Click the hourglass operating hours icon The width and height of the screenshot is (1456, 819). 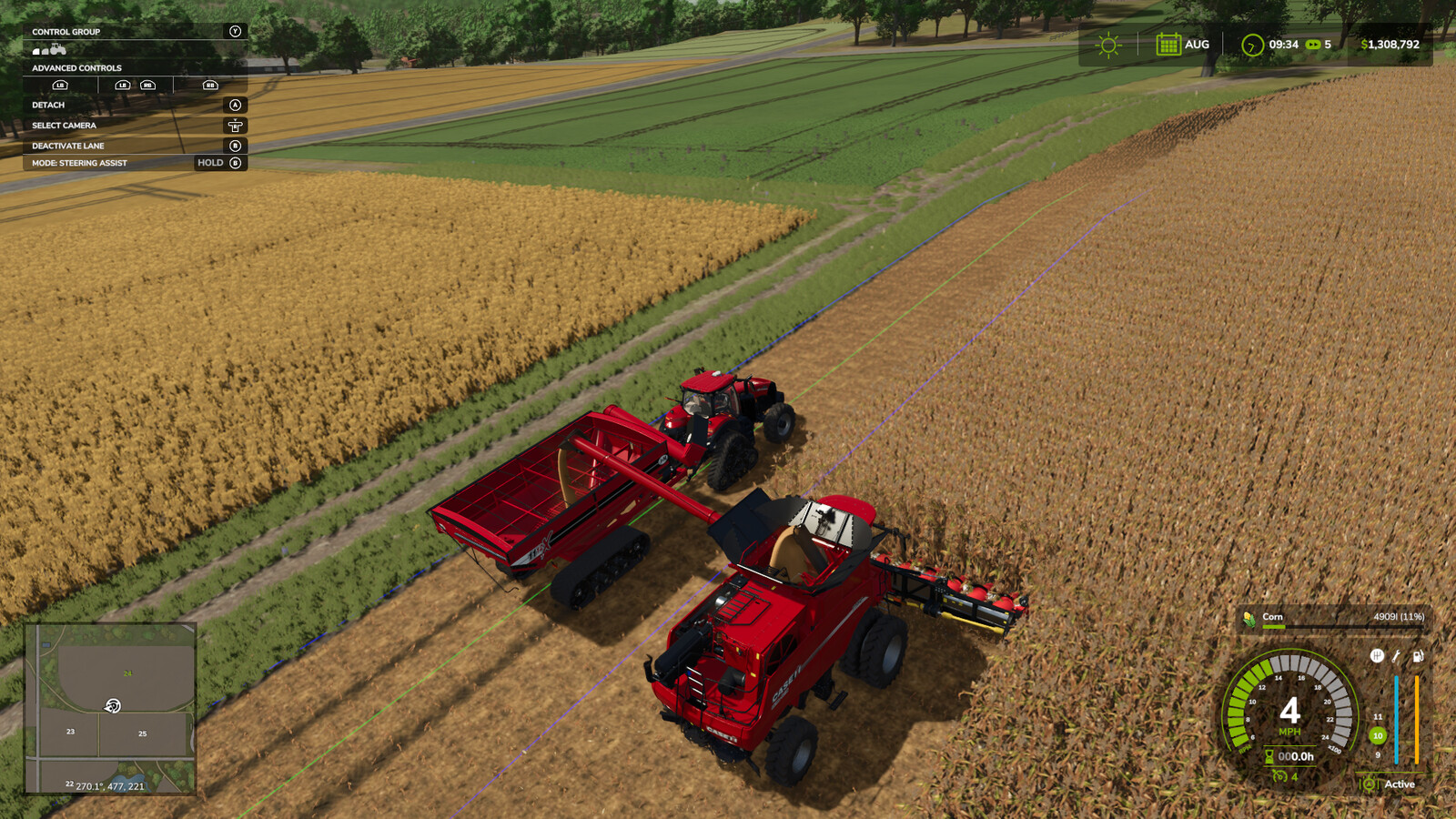pyautogui.click(x=1269, y=756)
